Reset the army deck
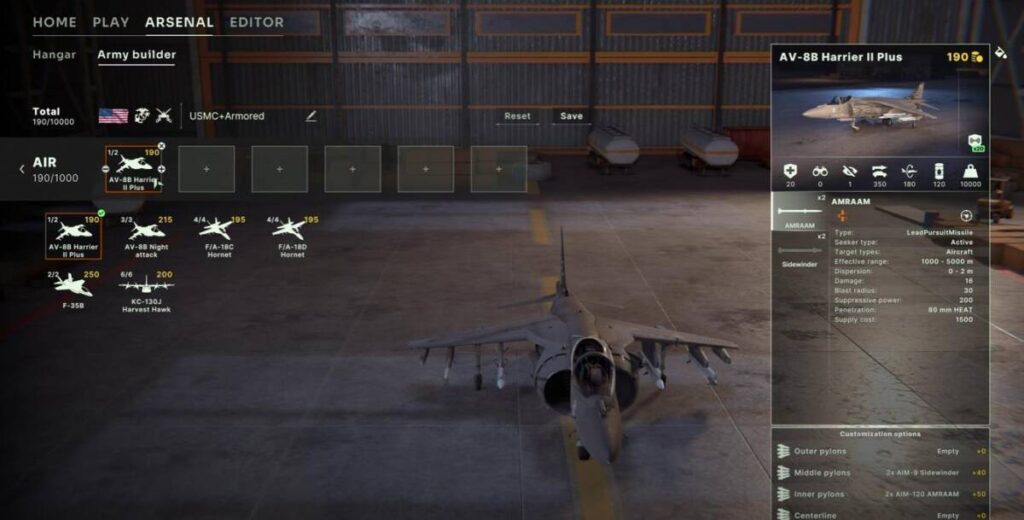Viewport: 1024px width, 520px height. pyautogui.click(x=517, y=116)
